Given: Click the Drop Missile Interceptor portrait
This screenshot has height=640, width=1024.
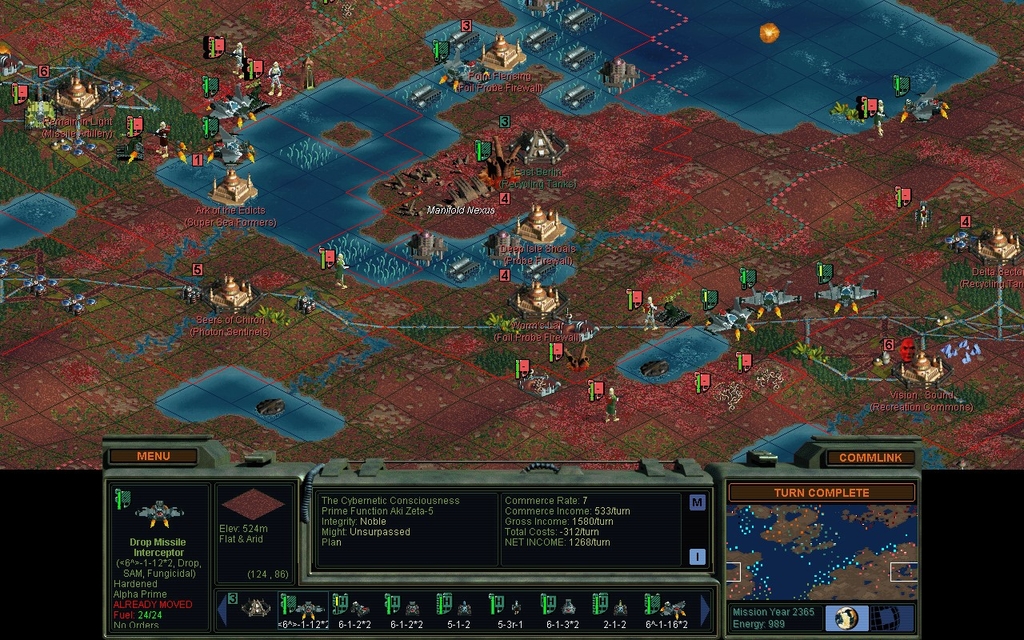Looking at the screenshot, I should click(159, 514).
